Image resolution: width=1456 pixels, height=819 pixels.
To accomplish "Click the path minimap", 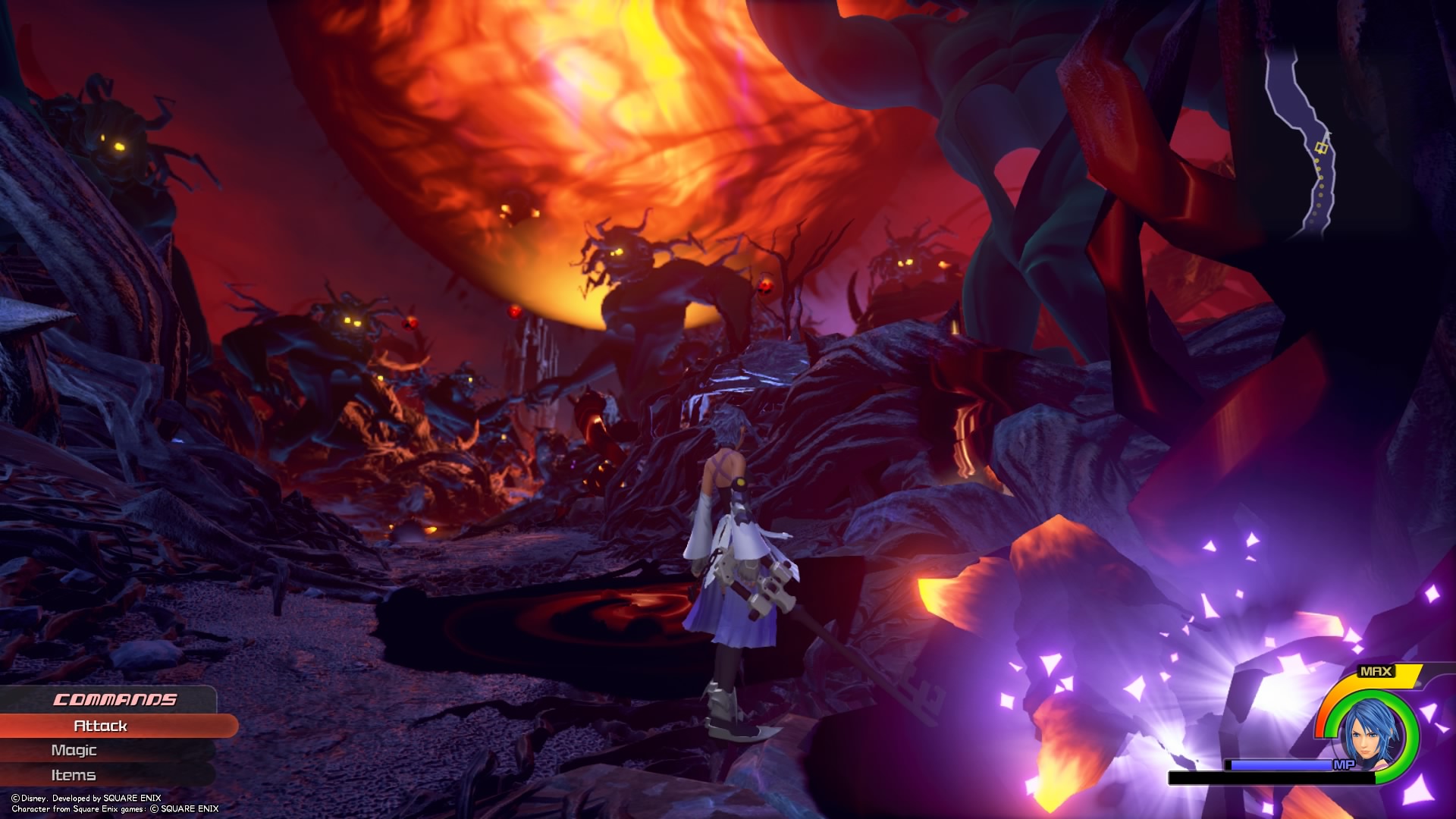I will [x=1304, y=136].
